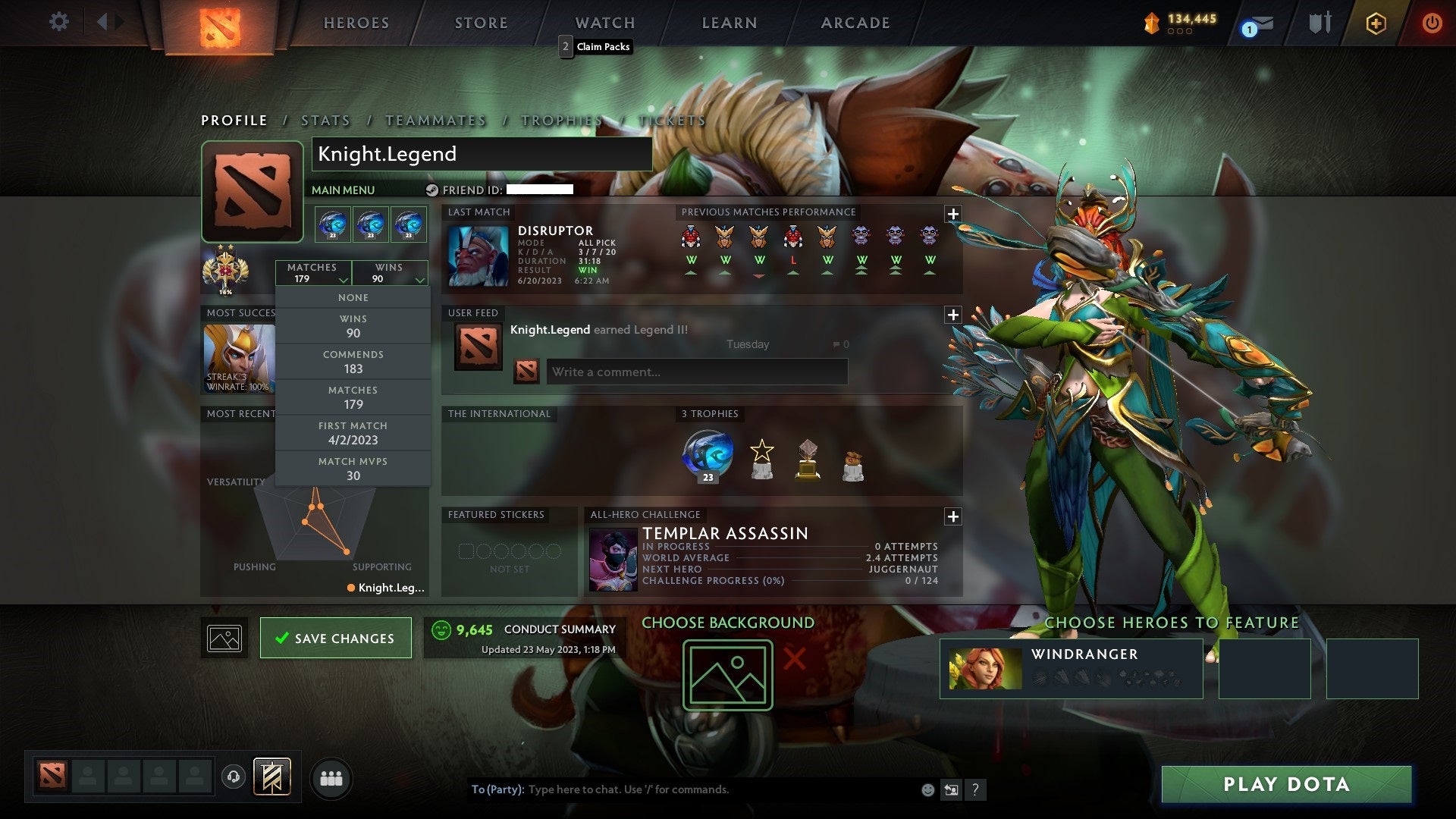Click the Claim Packs button
1456x819 pixels.
pyautogui.click(x=595, y=46)
